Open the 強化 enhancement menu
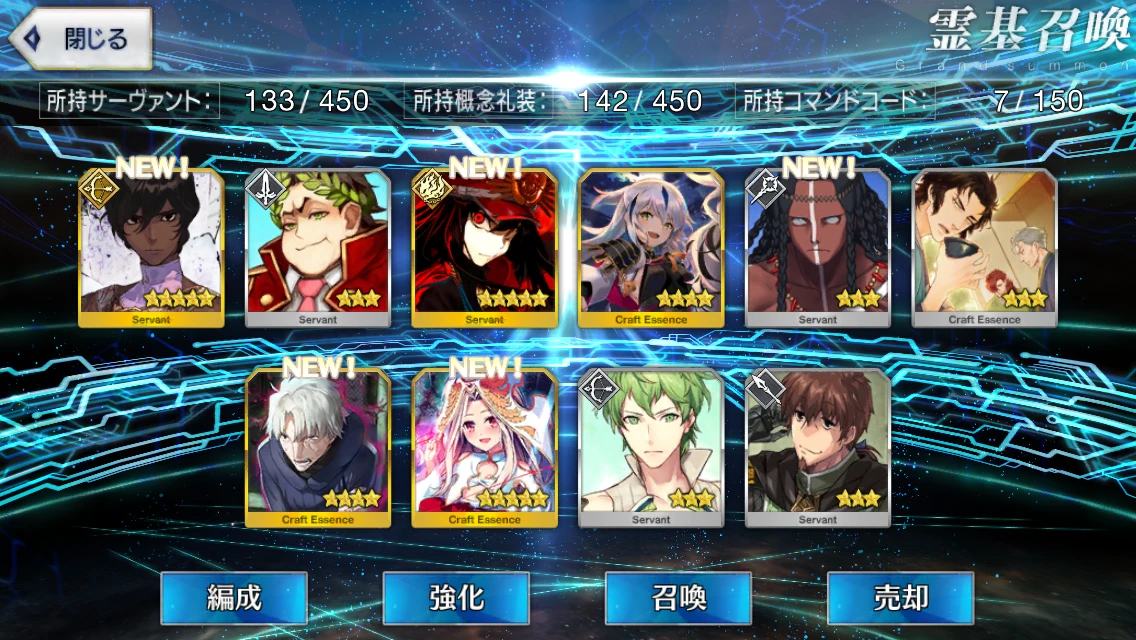1136x640 pixels. click(456, 598)
